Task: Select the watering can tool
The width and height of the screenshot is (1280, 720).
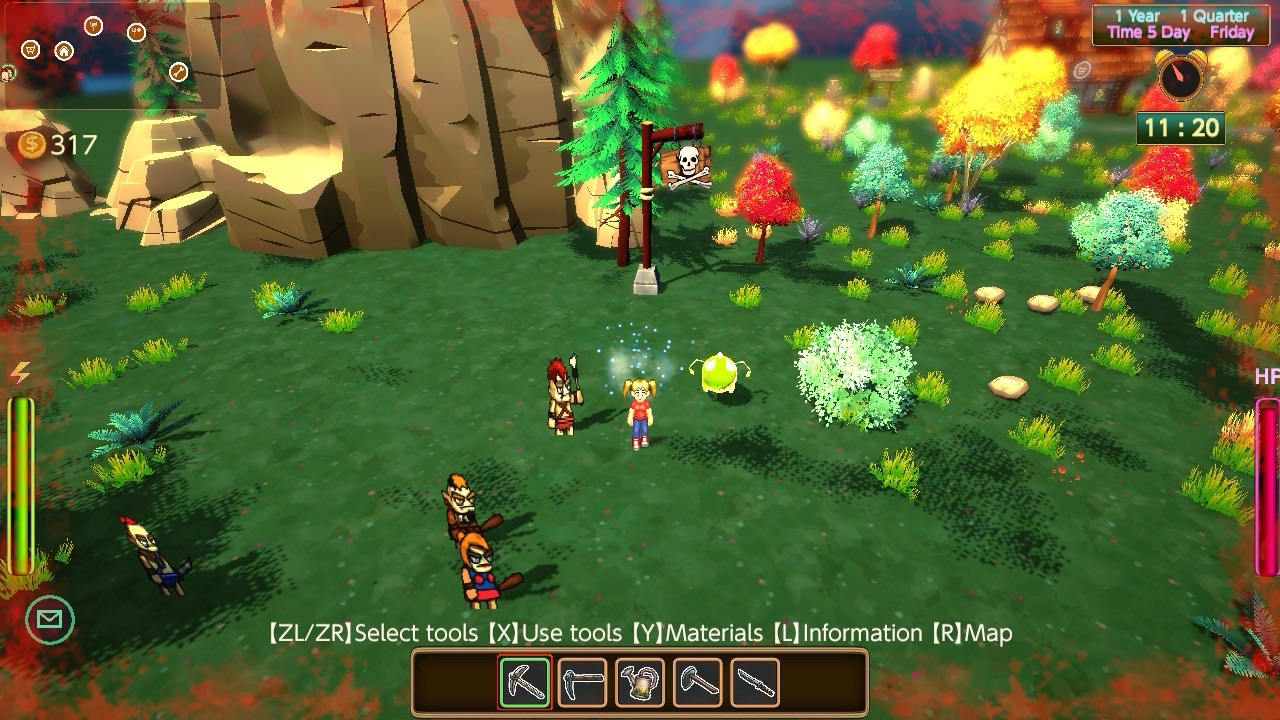Action: (x=640, y=681)
